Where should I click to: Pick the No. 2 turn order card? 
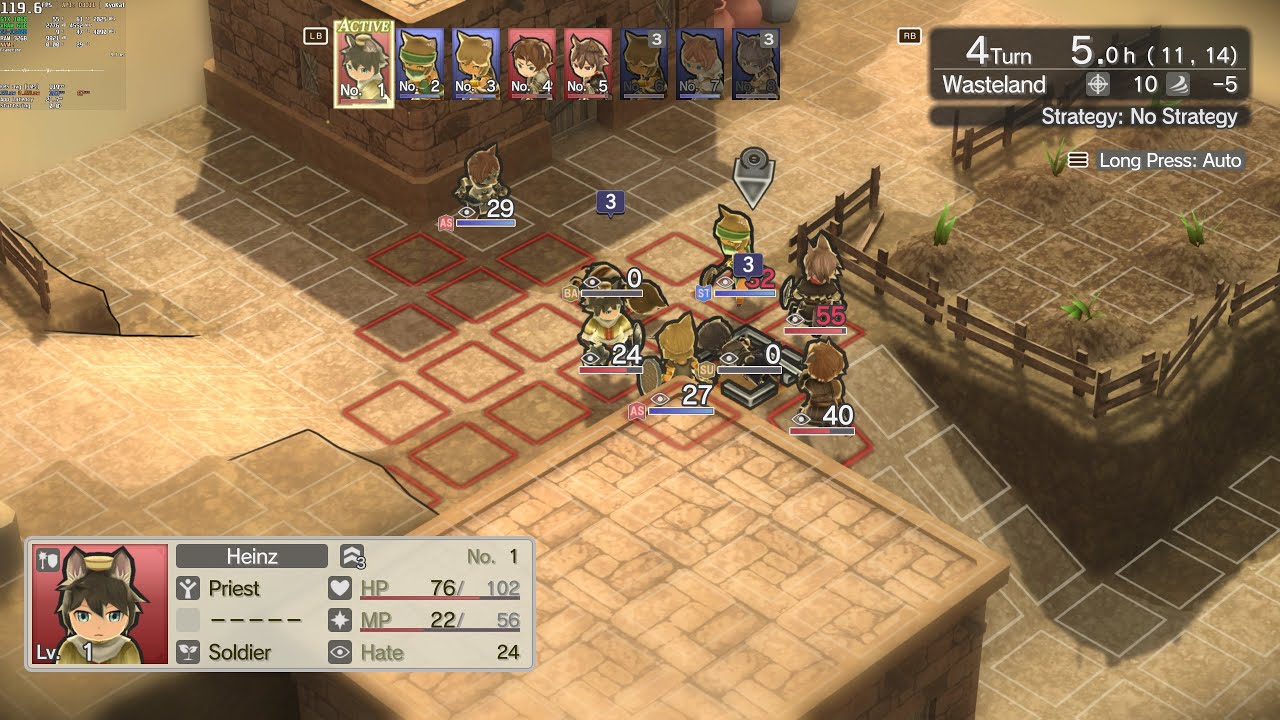[x=420, y=63]
